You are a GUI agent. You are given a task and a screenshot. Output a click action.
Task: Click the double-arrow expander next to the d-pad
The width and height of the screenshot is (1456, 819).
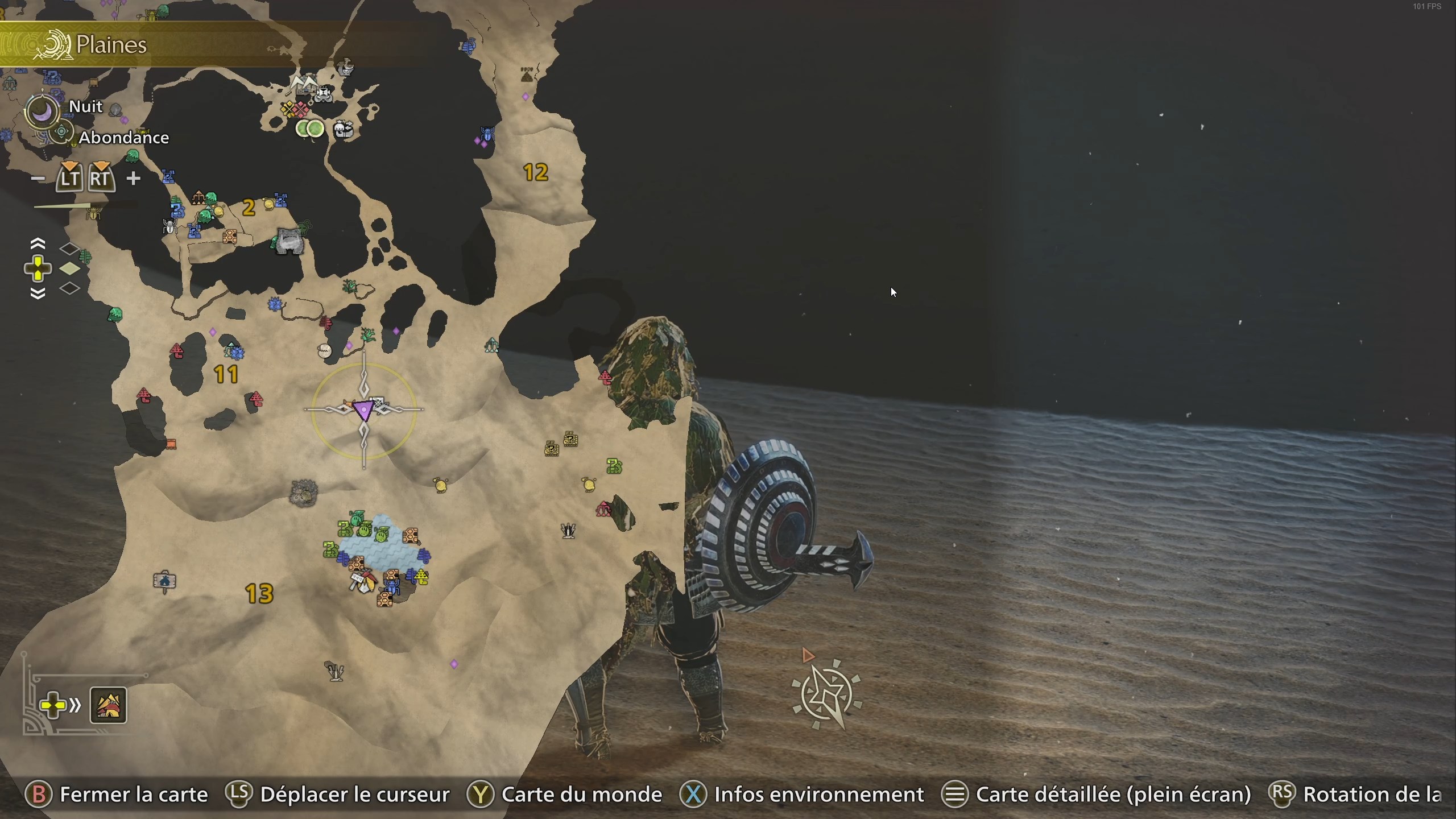coord(76,705)
